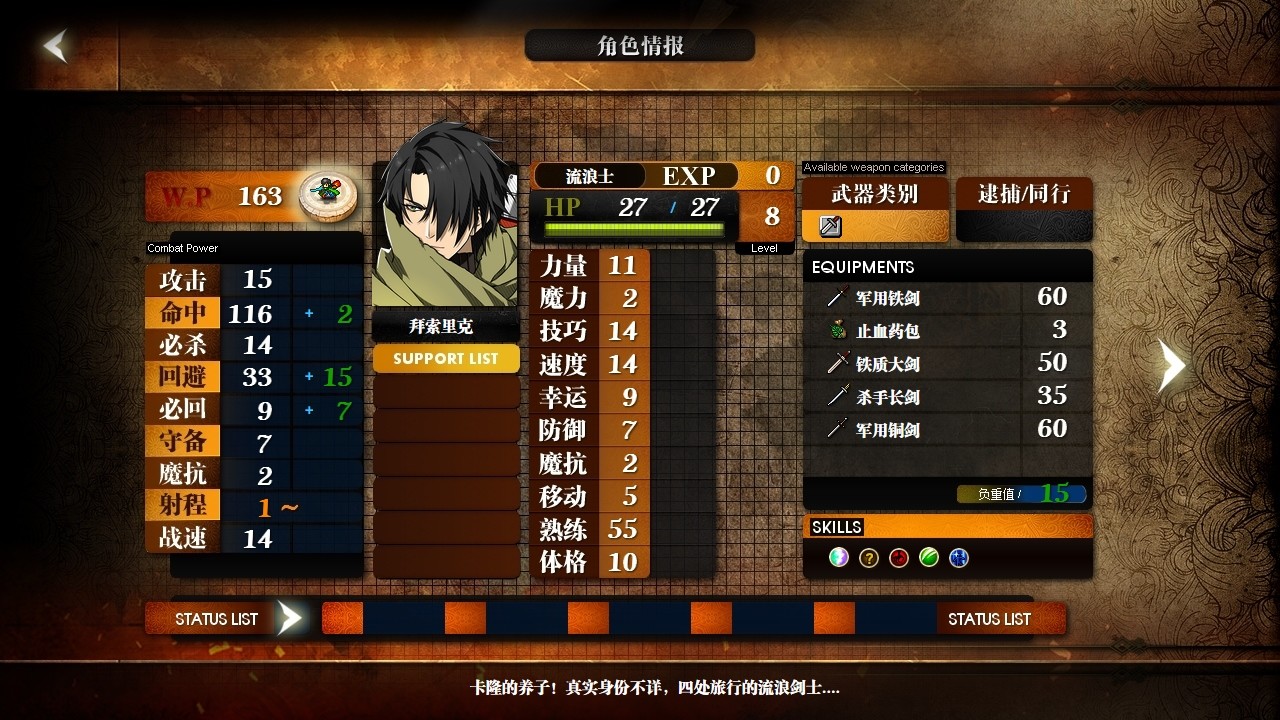This screenshot has height=720, width=1280.
Task: Click the red skill orb in SKILLS panel
Action: [898, 557]
